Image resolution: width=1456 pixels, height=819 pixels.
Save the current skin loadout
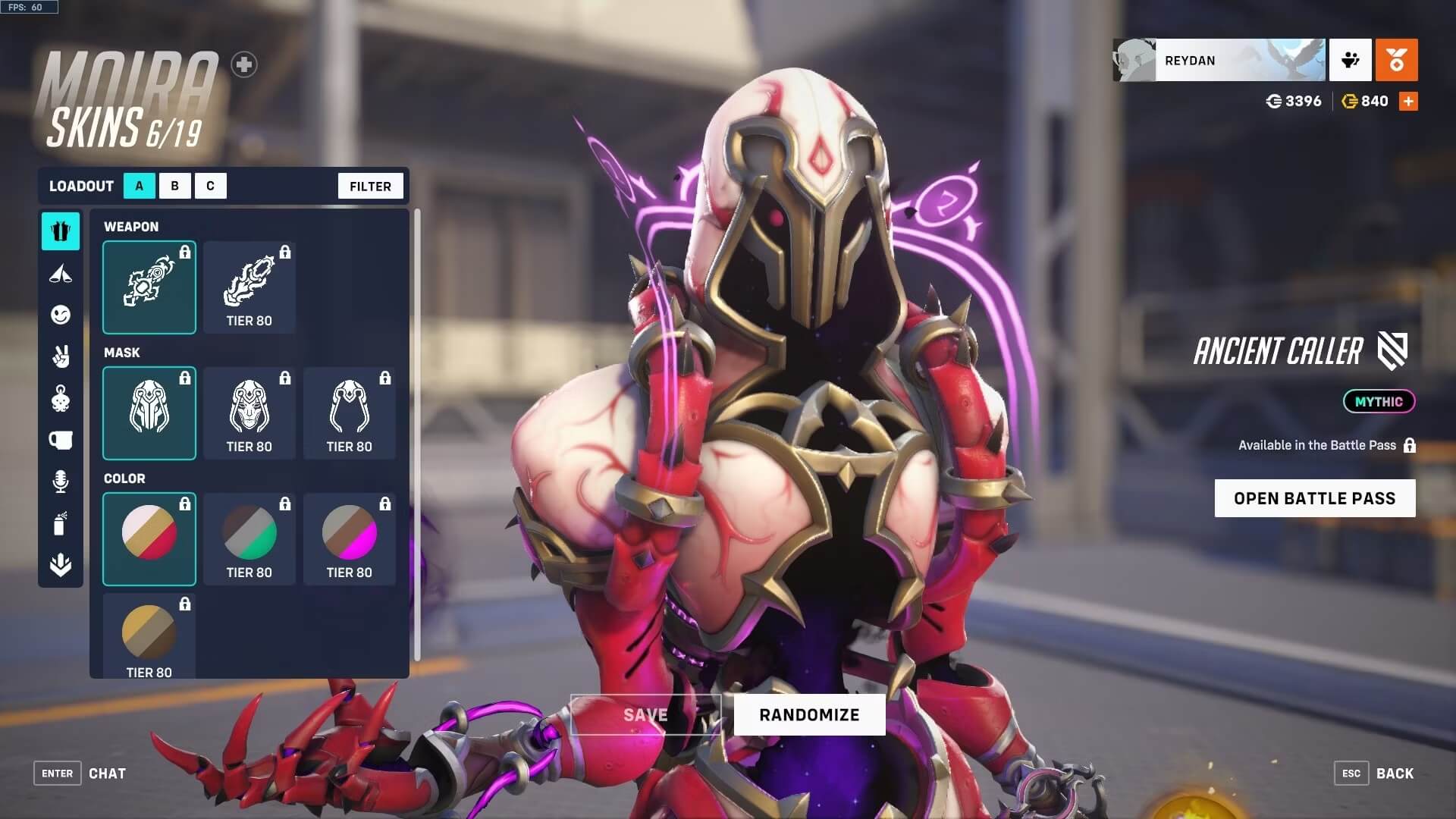point(645,715)
